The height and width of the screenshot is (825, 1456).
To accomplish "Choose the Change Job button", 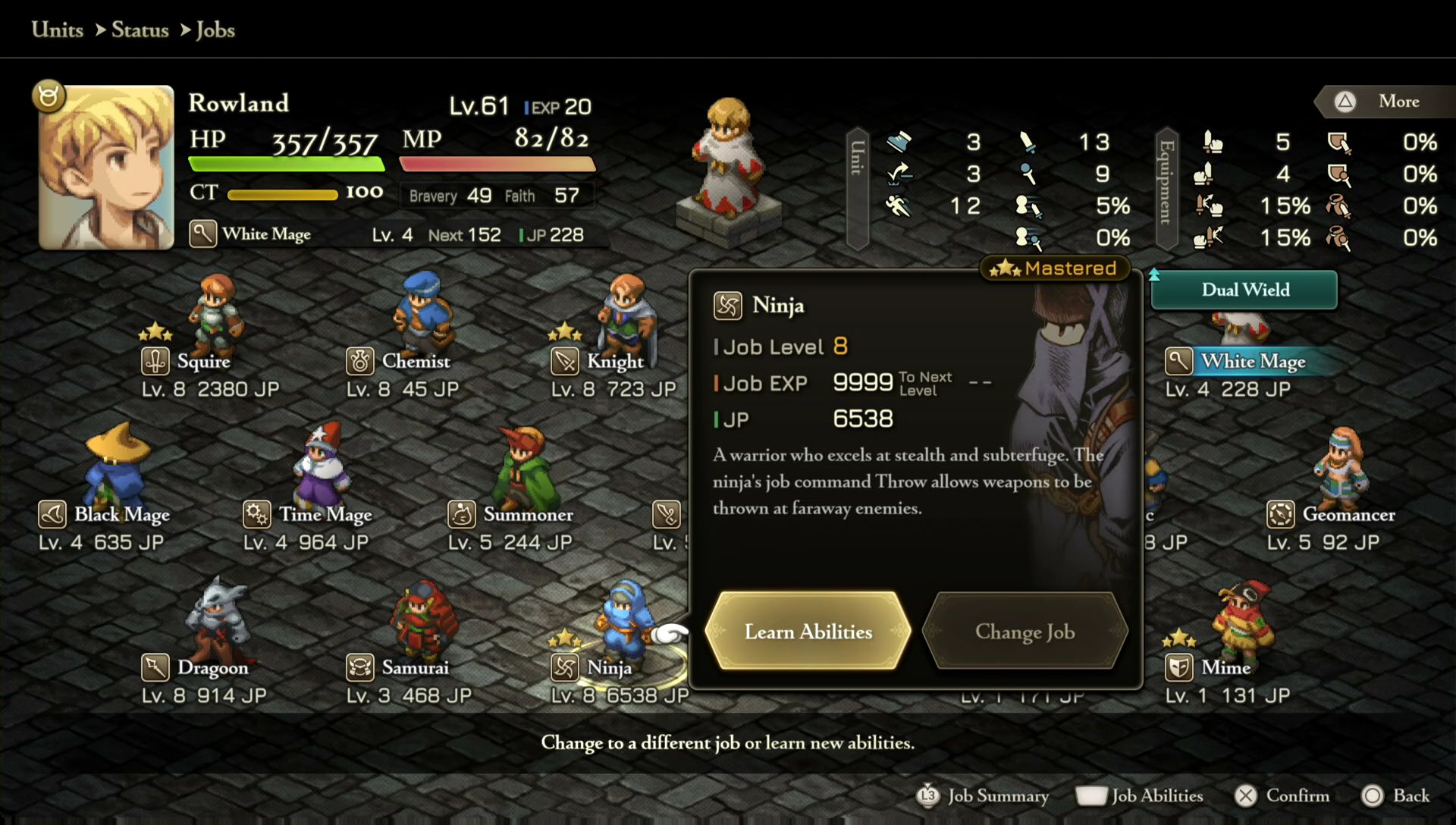I will coord(1025,632).
